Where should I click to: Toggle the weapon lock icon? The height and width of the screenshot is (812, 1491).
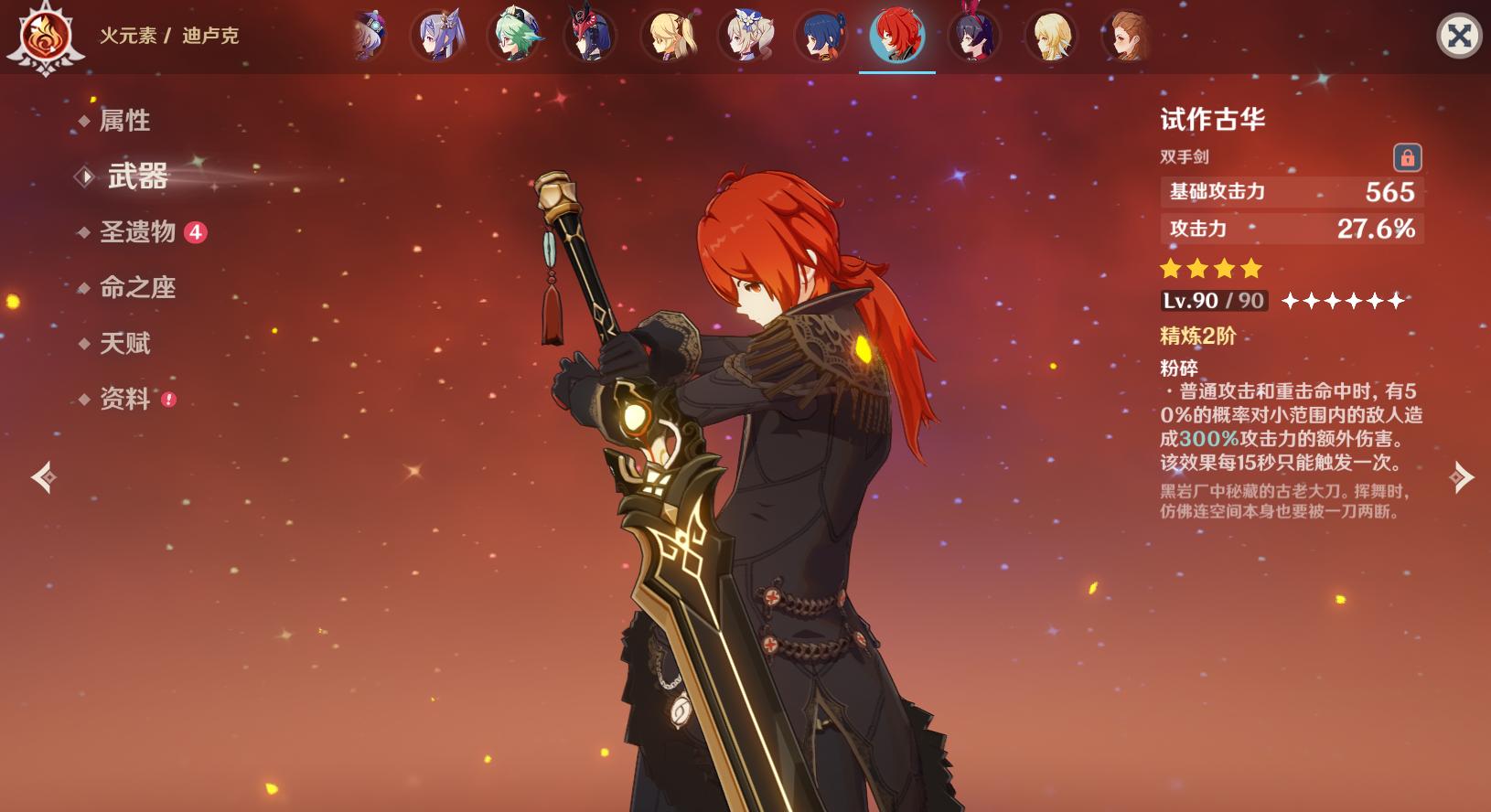(x=1407, y=157)
